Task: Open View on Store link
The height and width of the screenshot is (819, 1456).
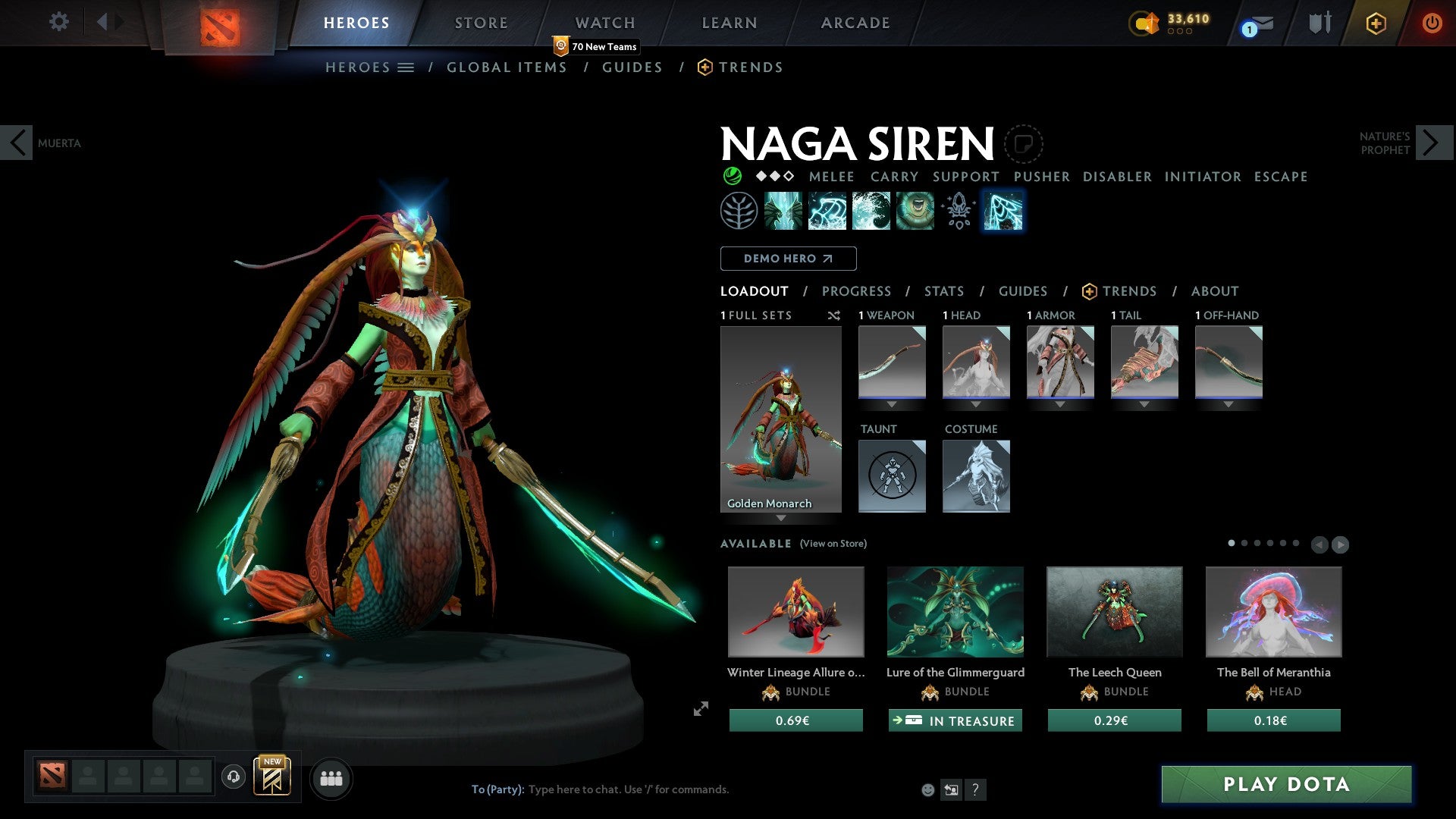Action: pyautogui.click(x=832, y=544)
